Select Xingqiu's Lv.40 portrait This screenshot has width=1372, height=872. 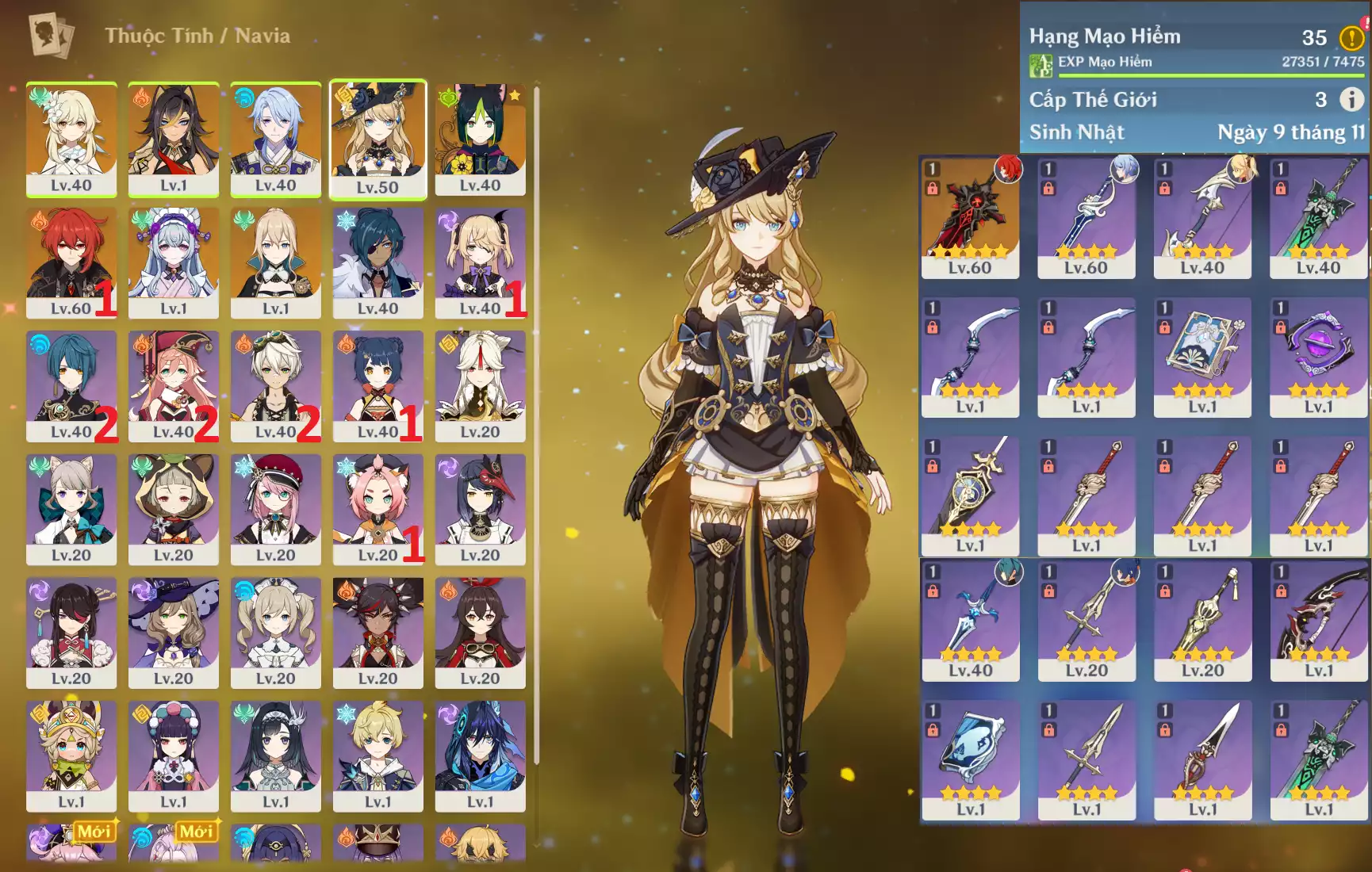point(71,386)
